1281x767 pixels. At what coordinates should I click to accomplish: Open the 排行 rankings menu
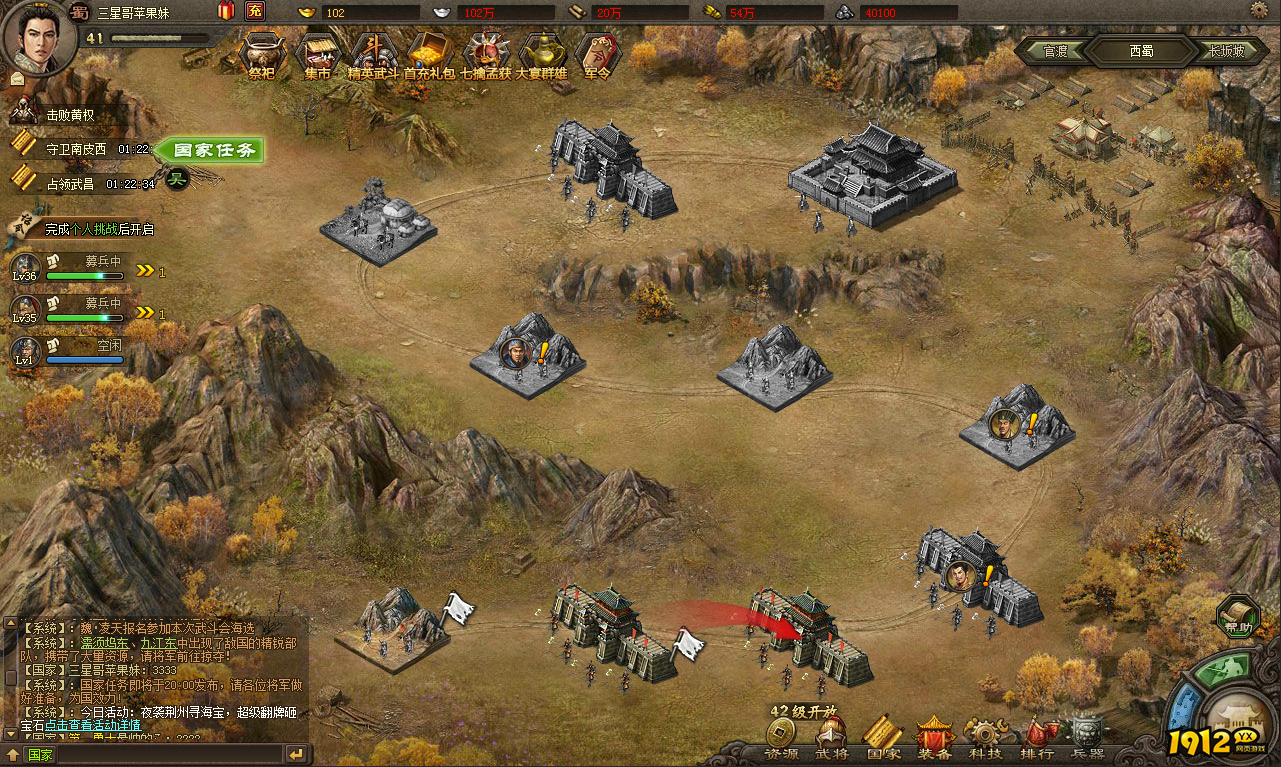pos(1037,742)
